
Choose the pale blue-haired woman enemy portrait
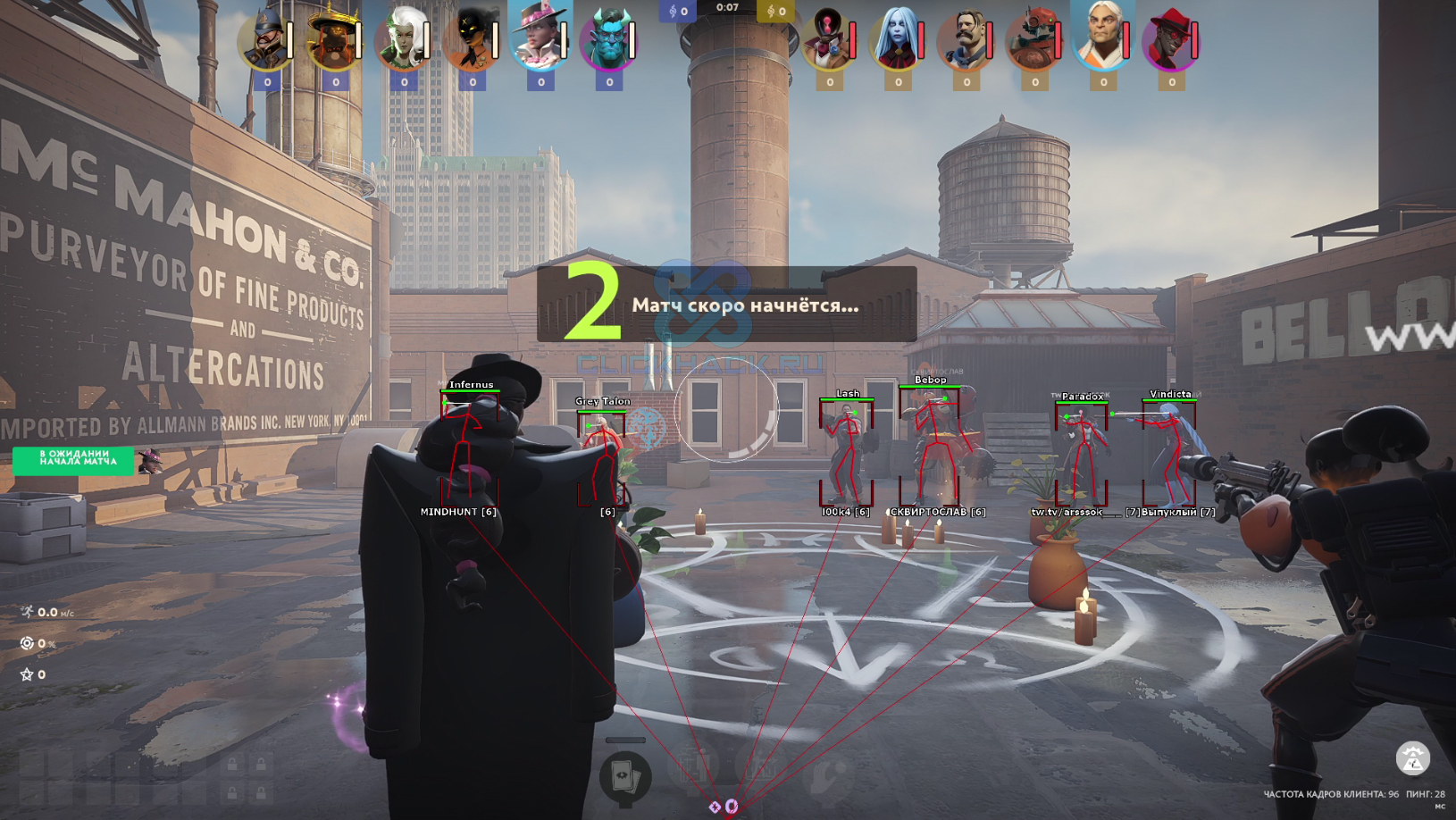(x=898, y=40)
